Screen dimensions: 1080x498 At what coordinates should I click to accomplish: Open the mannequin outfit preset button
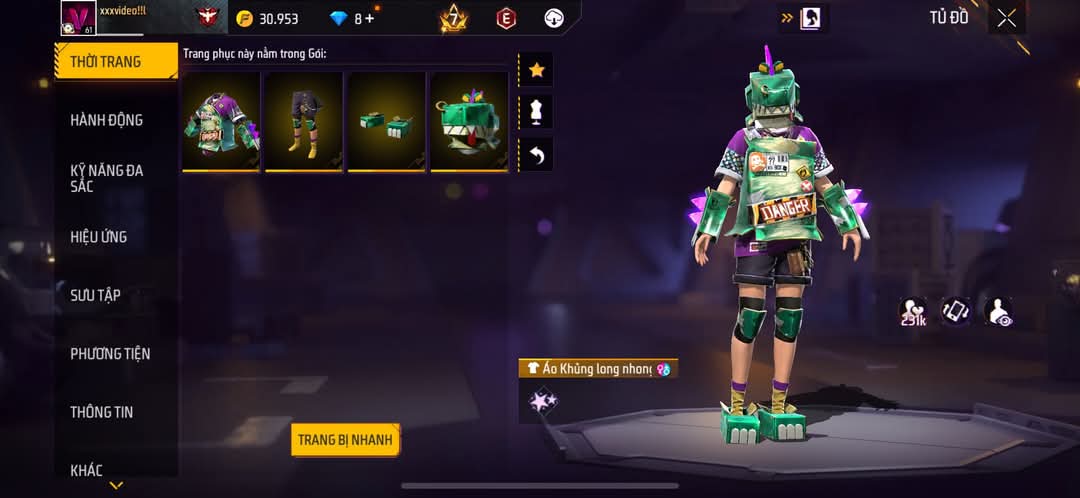[x=536, y=112]
